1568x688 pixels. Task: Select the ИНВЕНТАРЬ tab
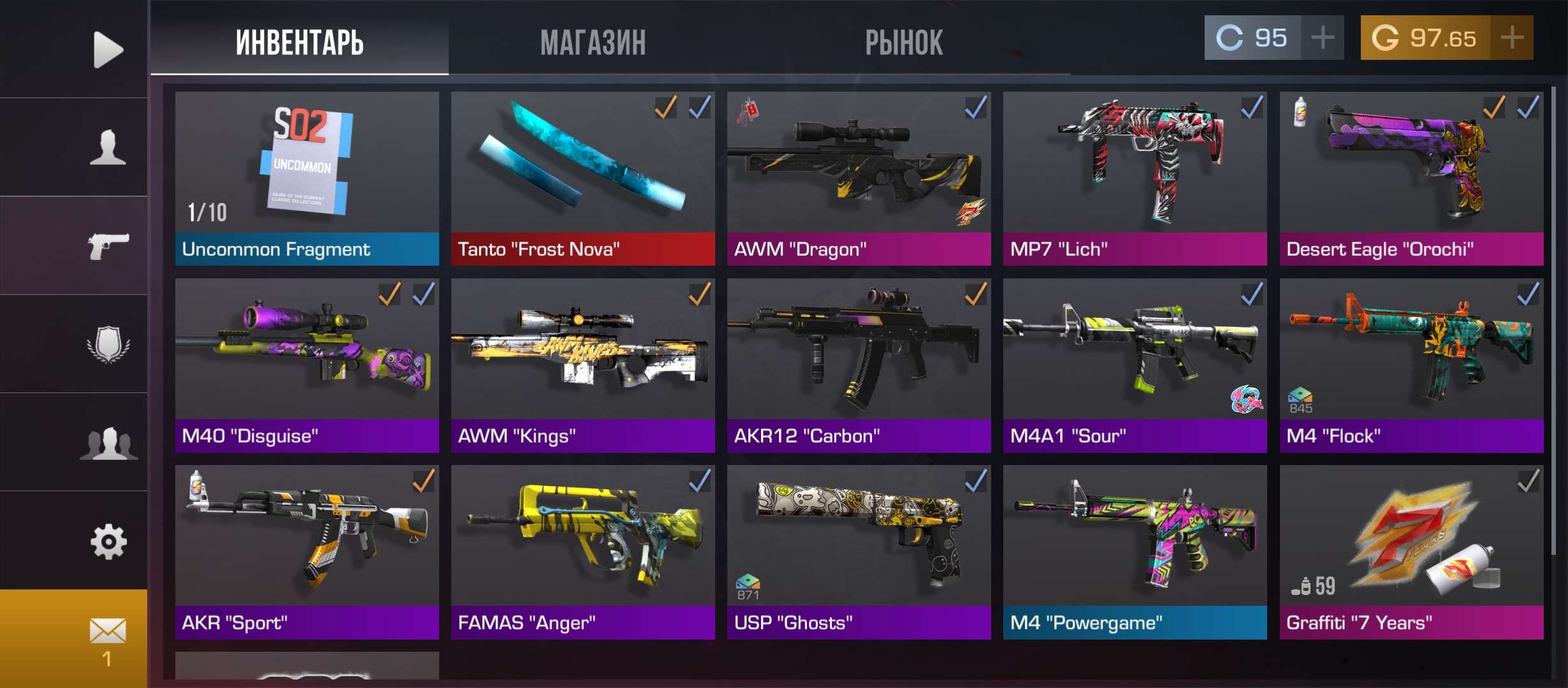300,43
